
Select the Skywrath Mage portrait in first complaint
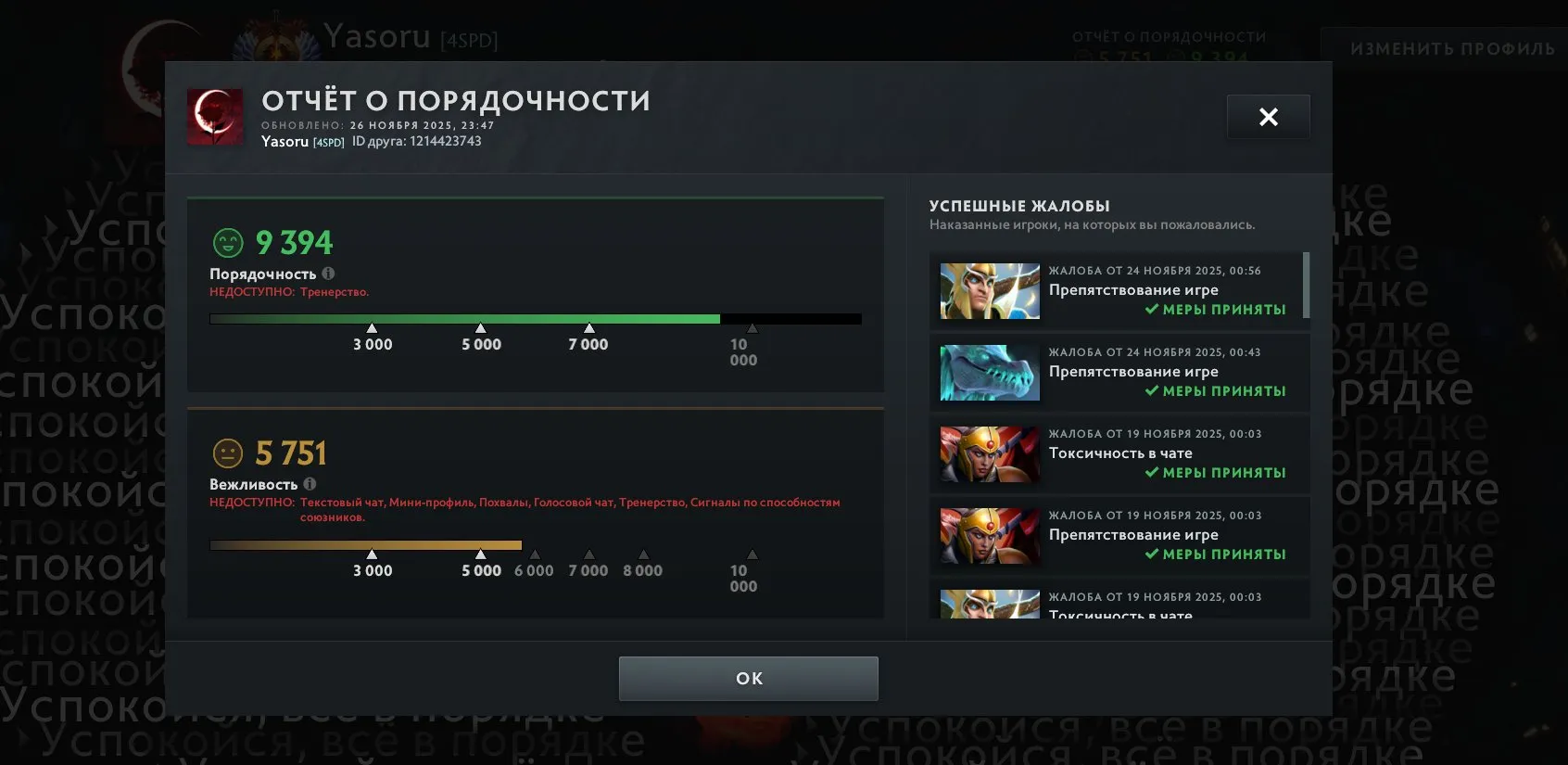pos(988,290)
